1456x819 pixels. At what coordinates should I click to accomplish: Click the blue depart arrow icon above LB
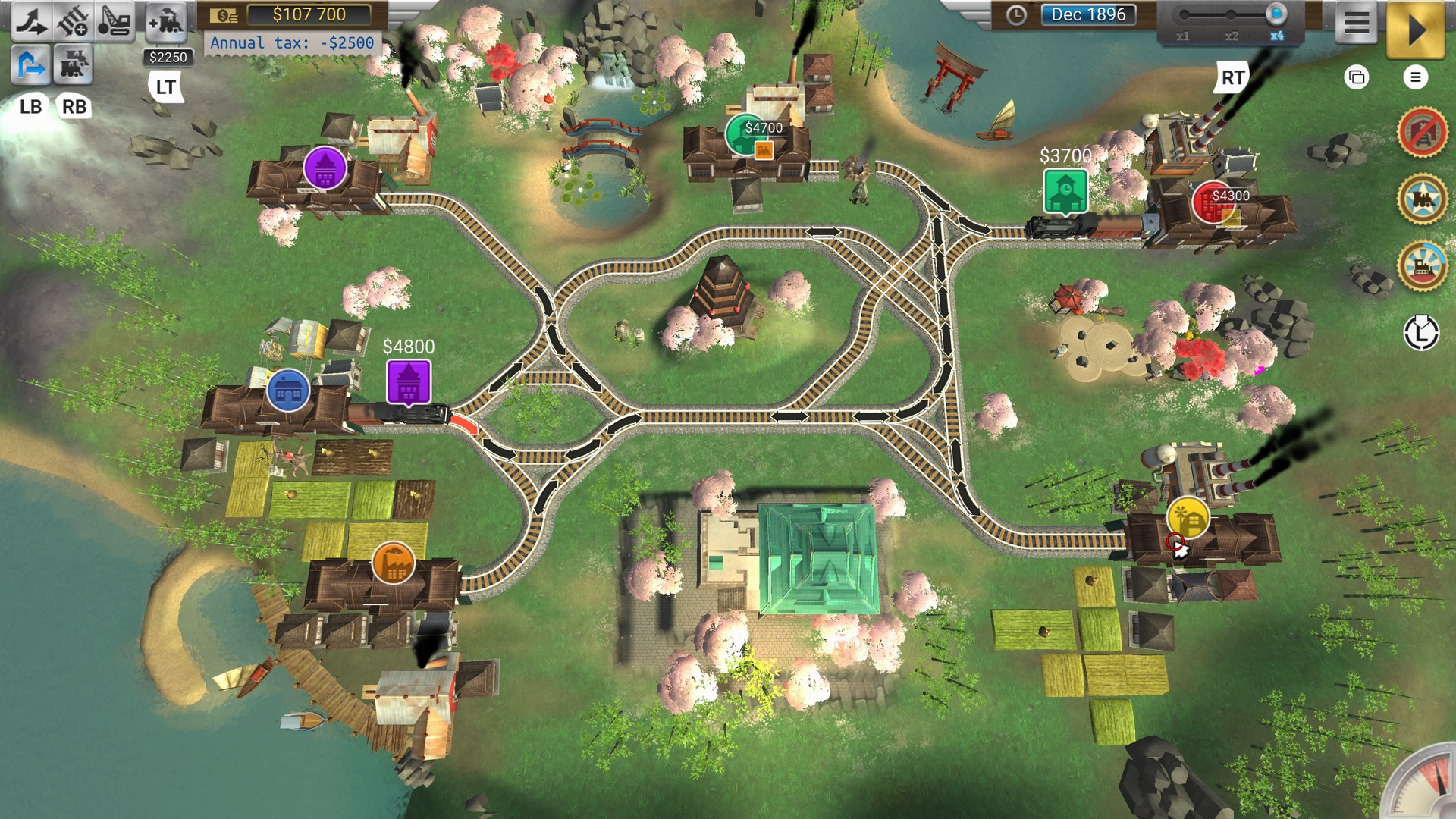tap(29, 66)
